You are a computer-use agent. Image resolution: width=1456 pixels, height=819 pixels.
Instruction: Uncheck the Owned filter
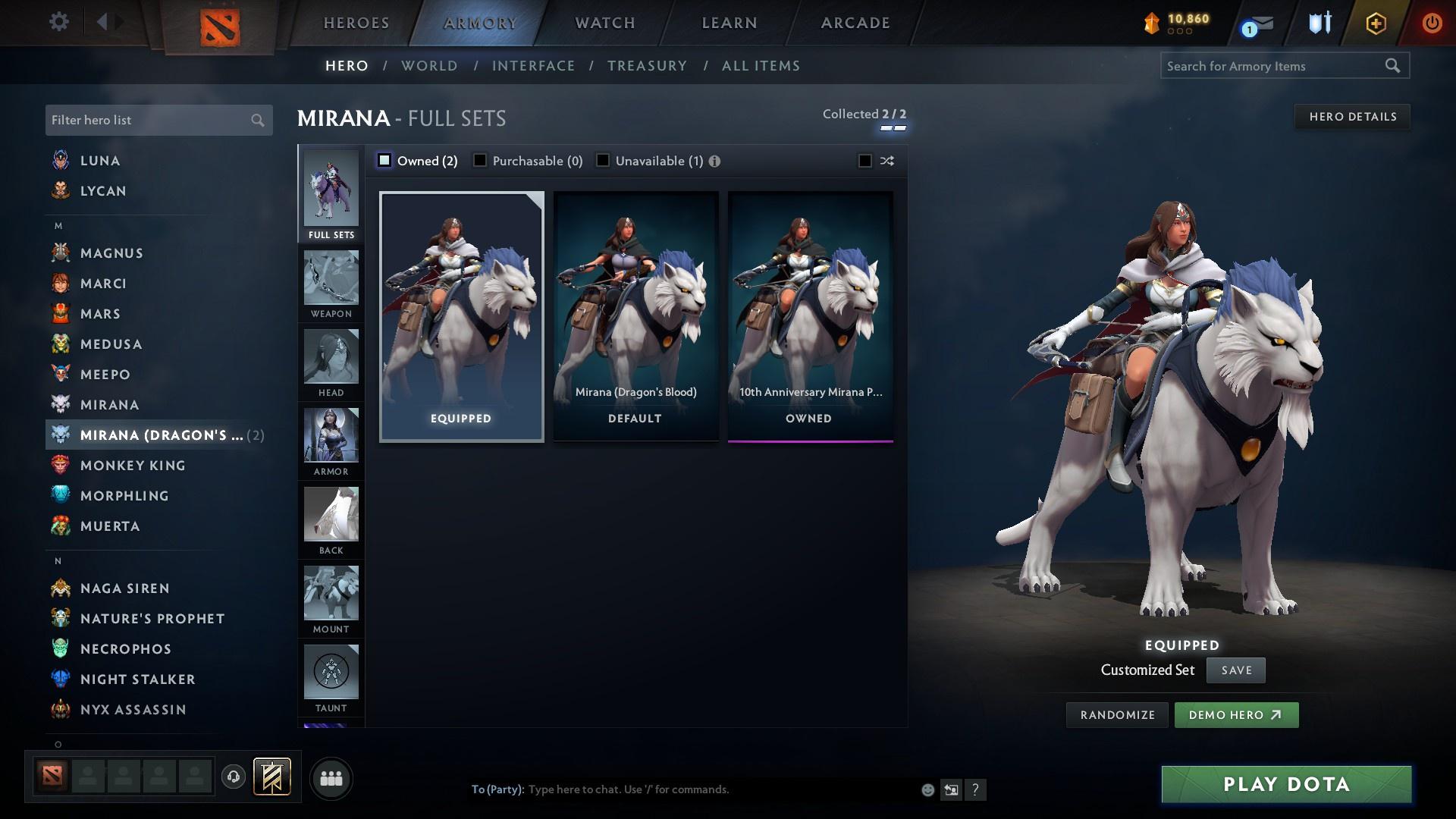click(x=385, y=160)
